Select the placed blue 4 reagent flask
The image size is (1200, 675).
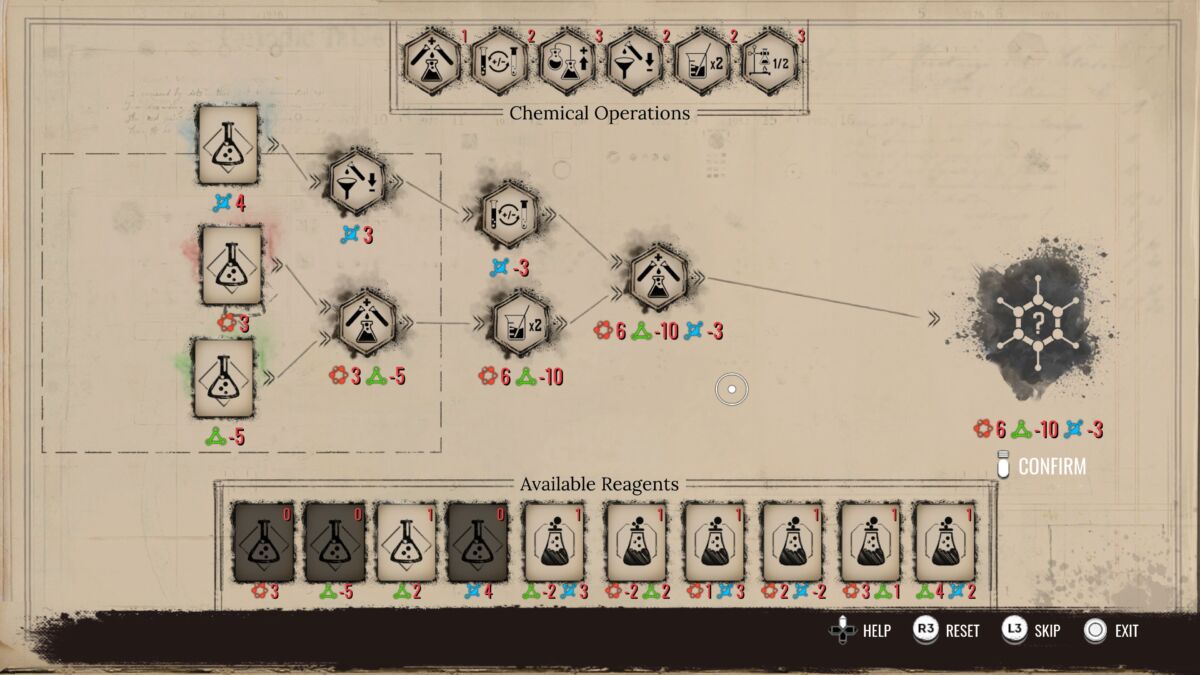click(x=228, y=146)
